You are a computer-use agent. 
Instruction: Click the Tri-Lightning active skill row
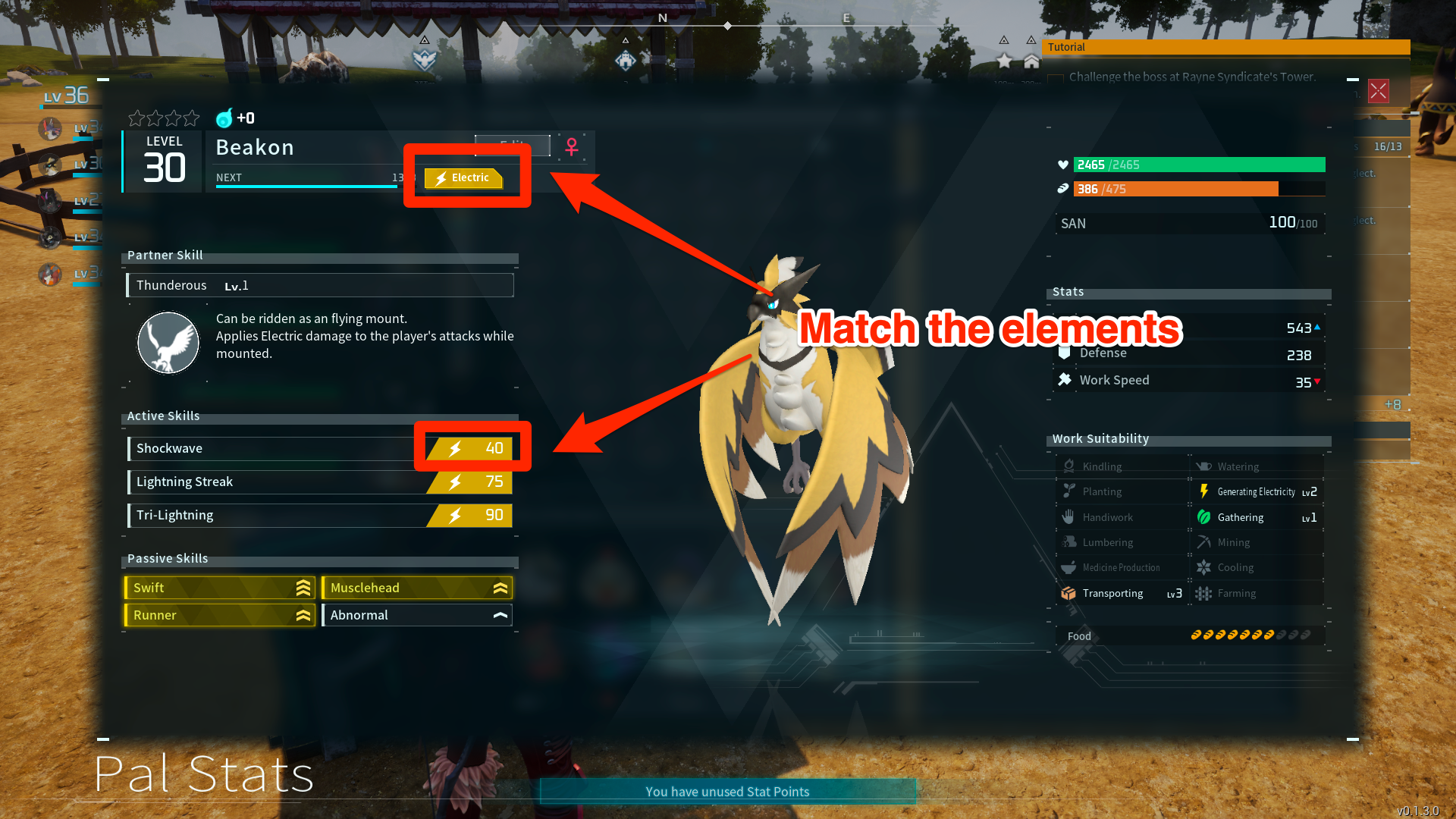click(x=318, y=515)
